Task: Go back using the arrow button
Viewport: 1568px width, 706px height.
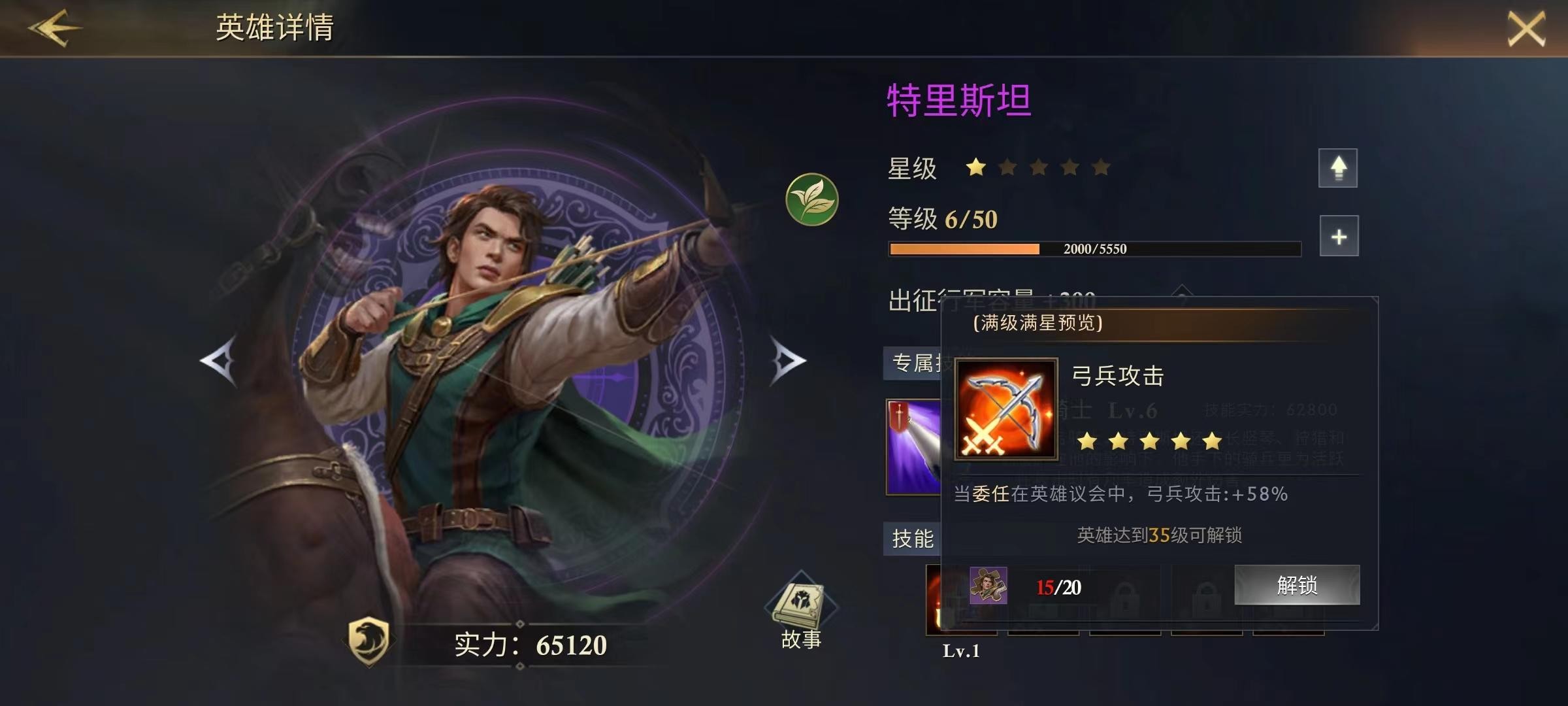Action: 54,27
